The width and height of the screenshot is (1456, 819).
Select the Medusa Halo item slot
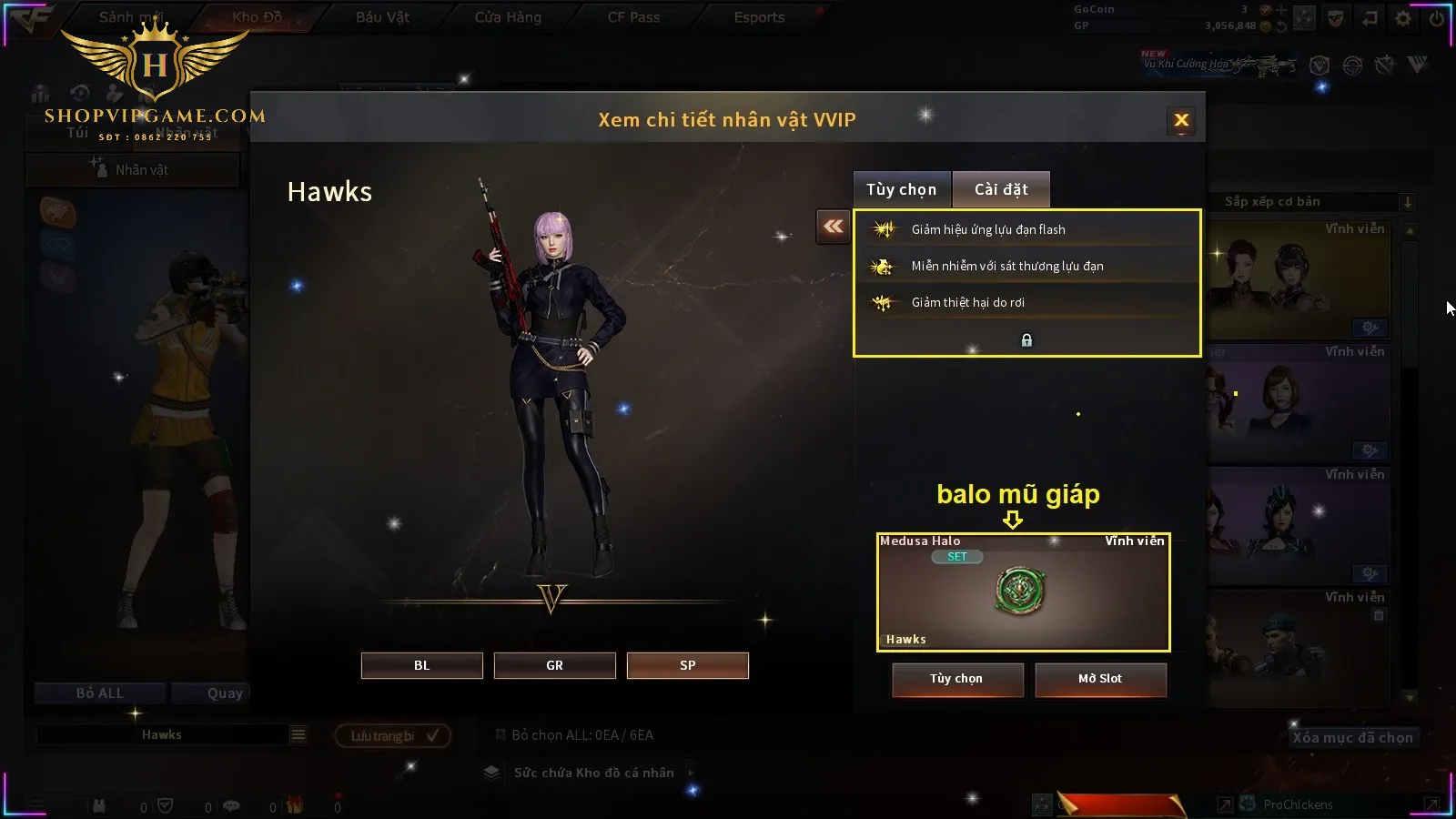1023,591
